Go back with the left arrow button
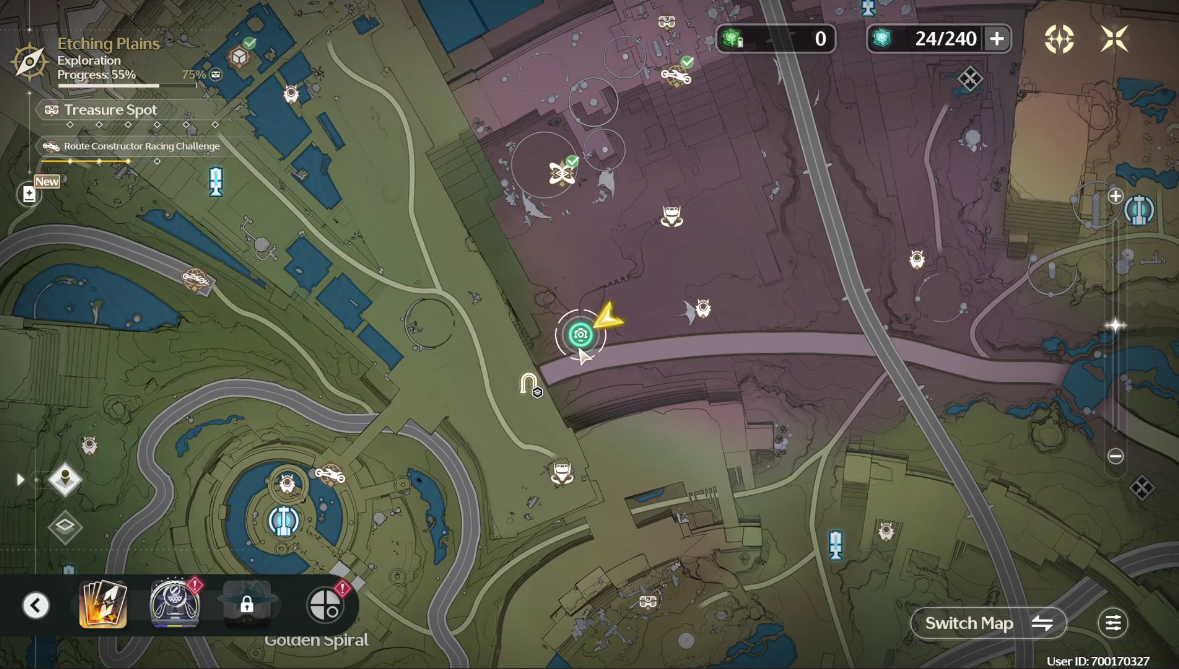The width and height of the screenshot is (1179, 669). pos(36,605)
